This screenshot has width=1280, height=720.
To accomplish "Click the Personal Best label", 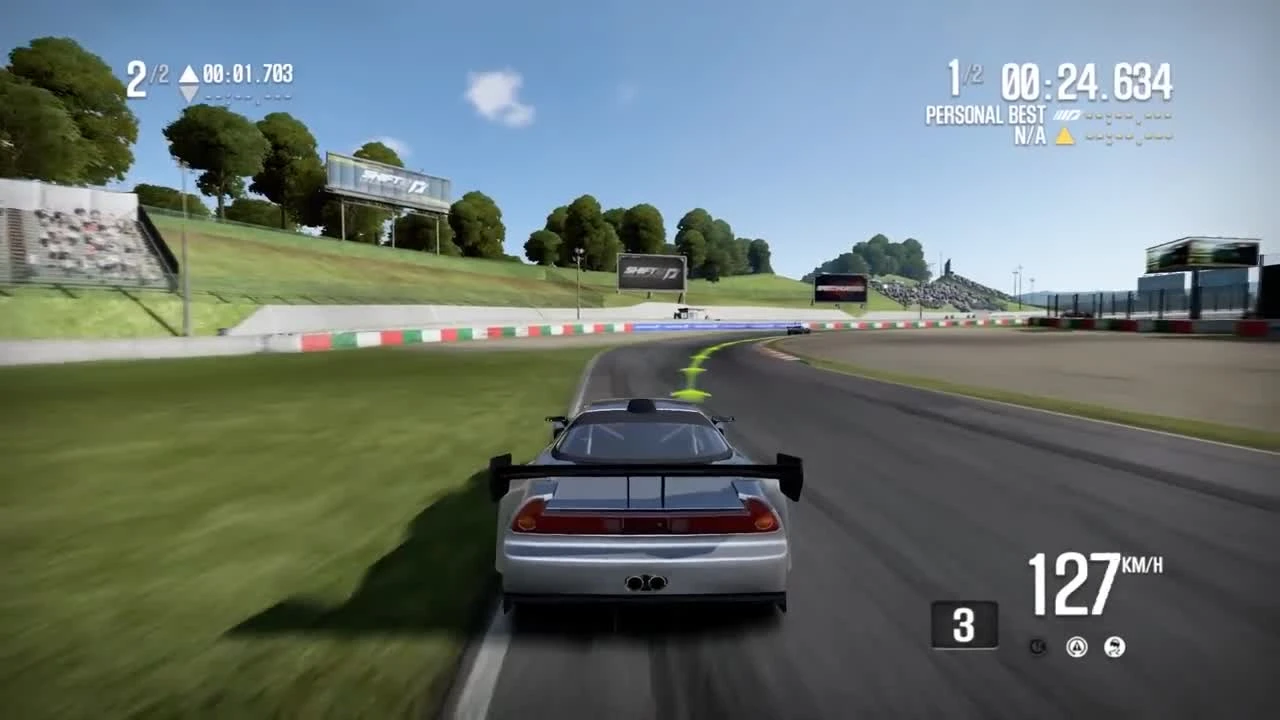I will [x=985, y=115].
